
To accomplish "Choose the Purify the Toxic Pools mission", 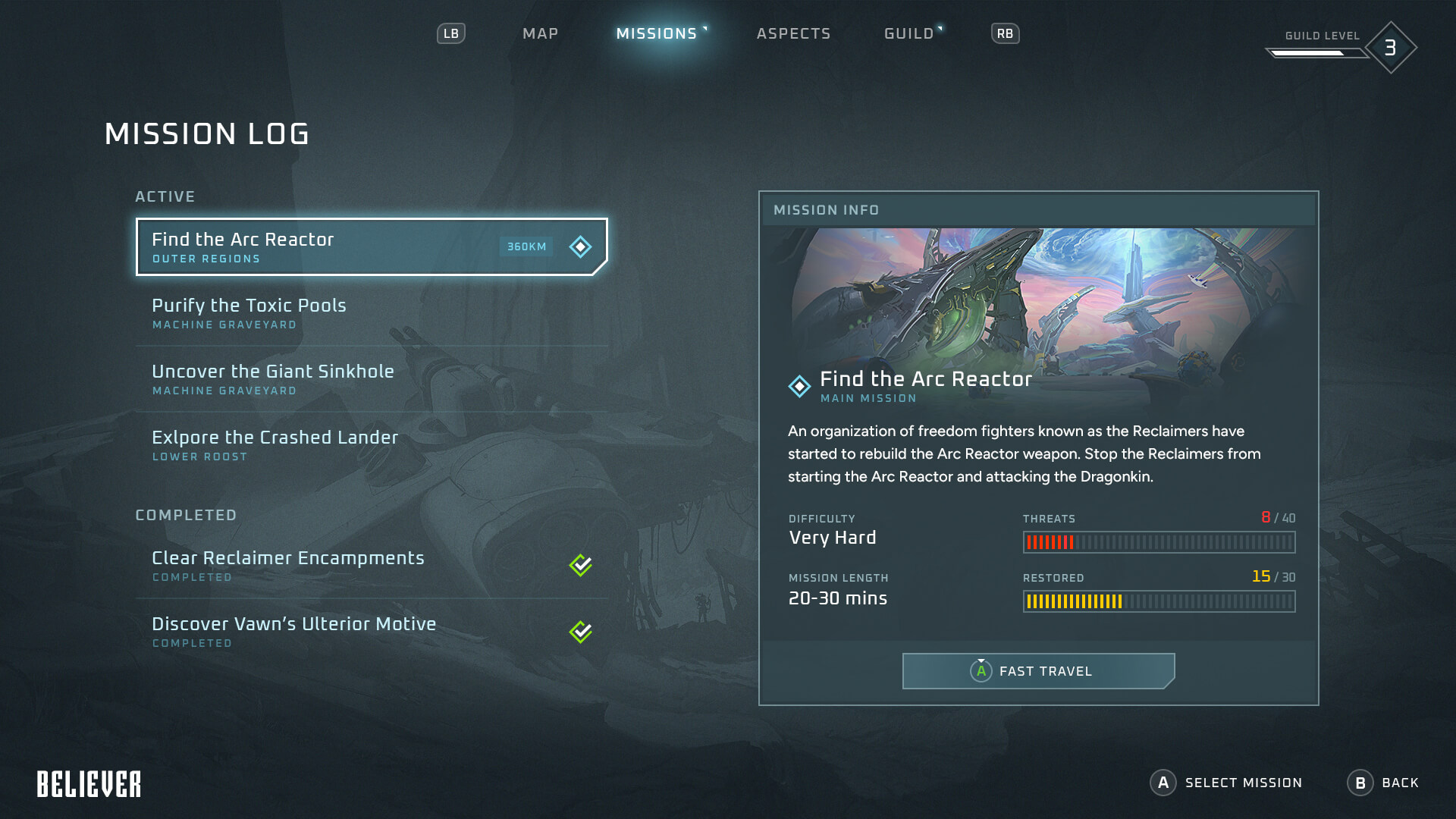I will [x=372, y=313].
